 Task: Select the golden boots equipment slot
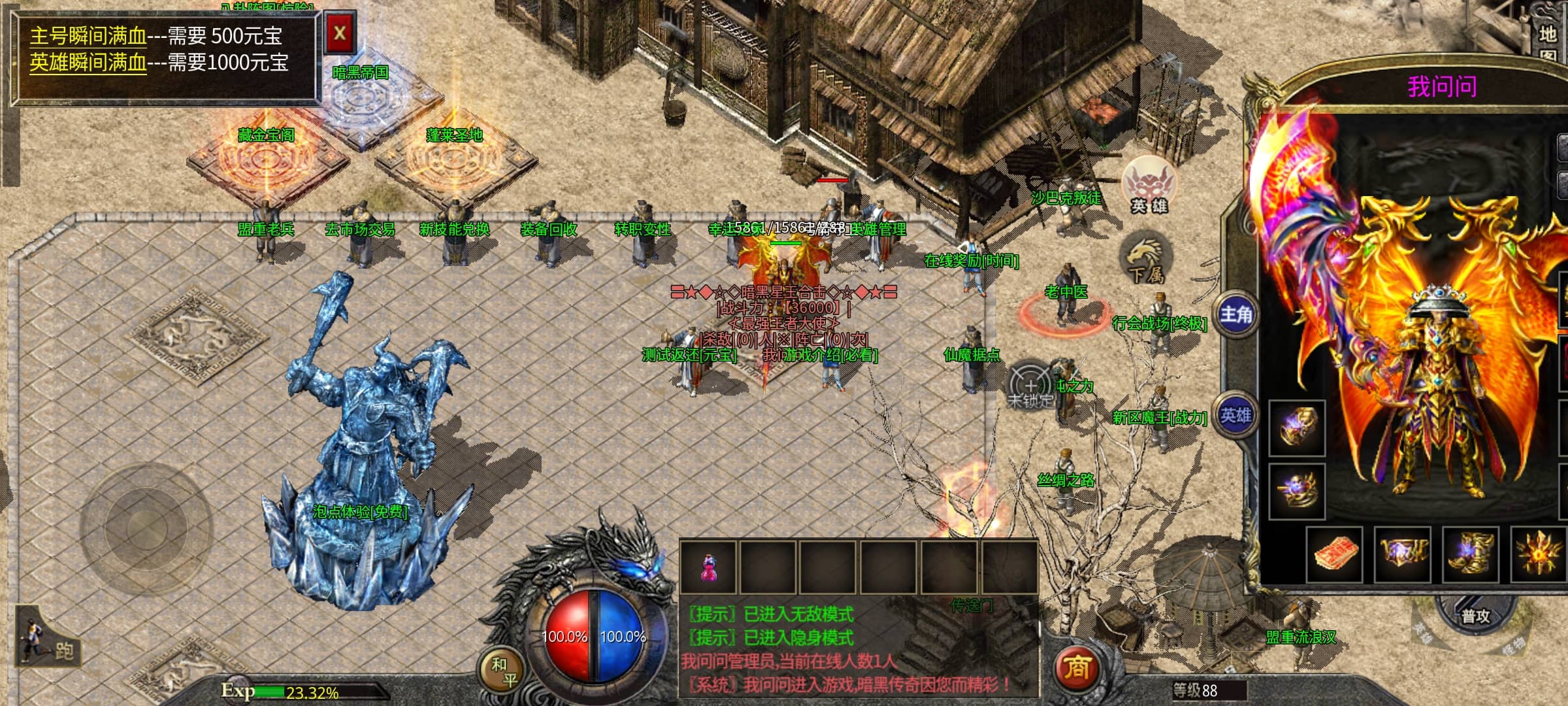[x=1470, y=555]
